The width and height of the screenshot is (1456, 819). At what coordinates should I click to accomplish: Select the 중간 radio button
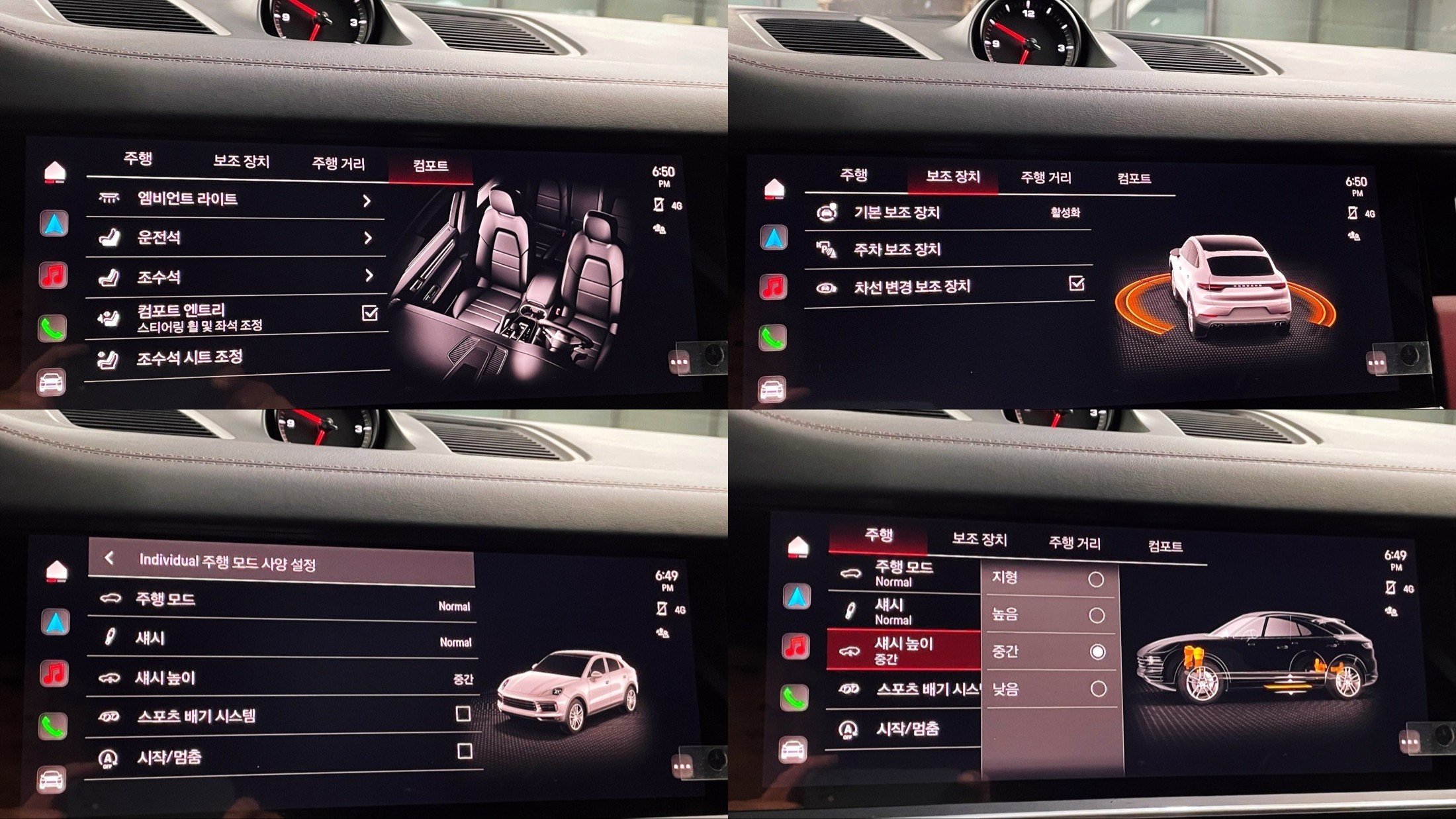click(x=1097, y=652)
